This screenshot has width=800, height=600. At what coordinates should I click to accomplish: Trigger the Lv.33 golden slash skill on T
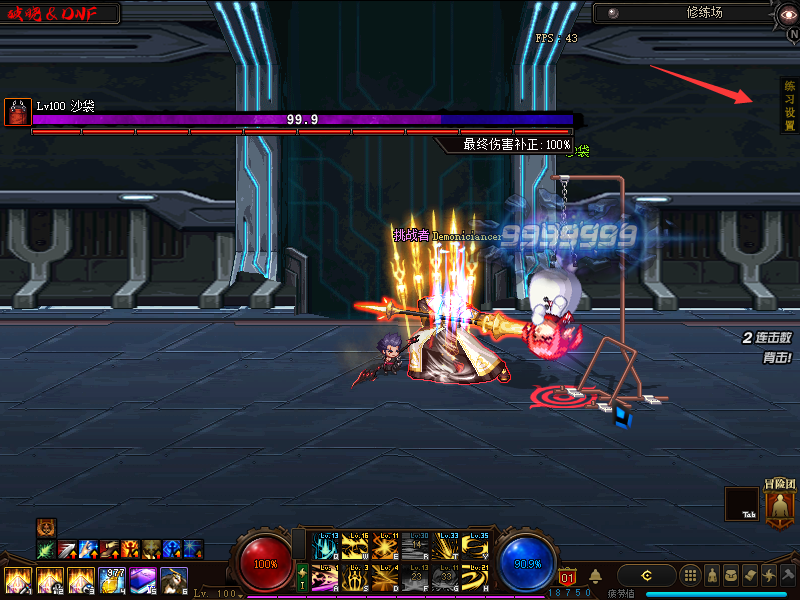pyautogui.click(x=448, y=546)
